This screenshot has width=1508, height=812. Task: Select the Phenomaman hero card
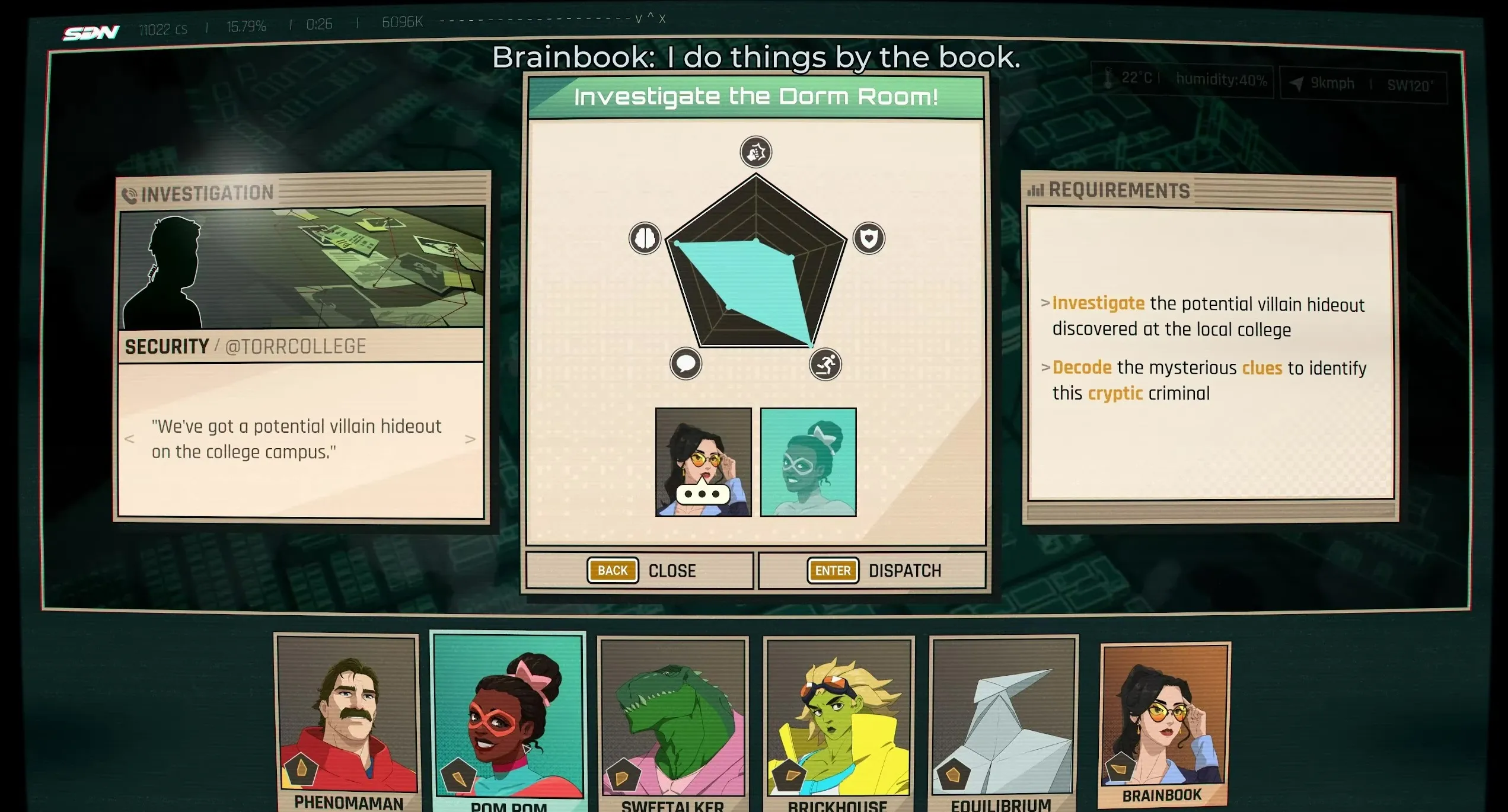pos(347,720)
